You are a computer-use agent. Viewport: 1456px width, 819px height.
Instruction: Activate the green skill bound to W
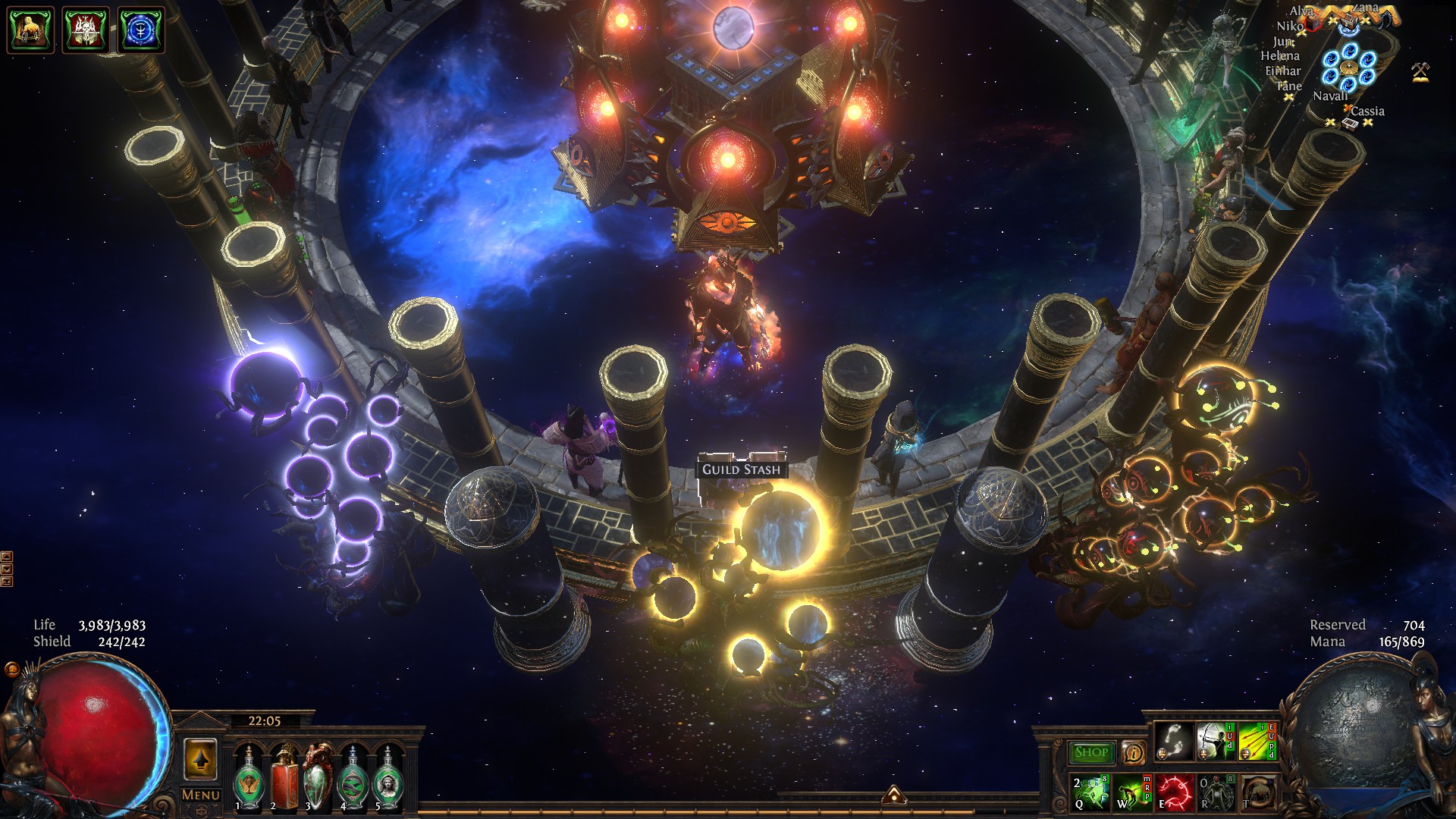pyautogui.click(x=1131, y=792)
